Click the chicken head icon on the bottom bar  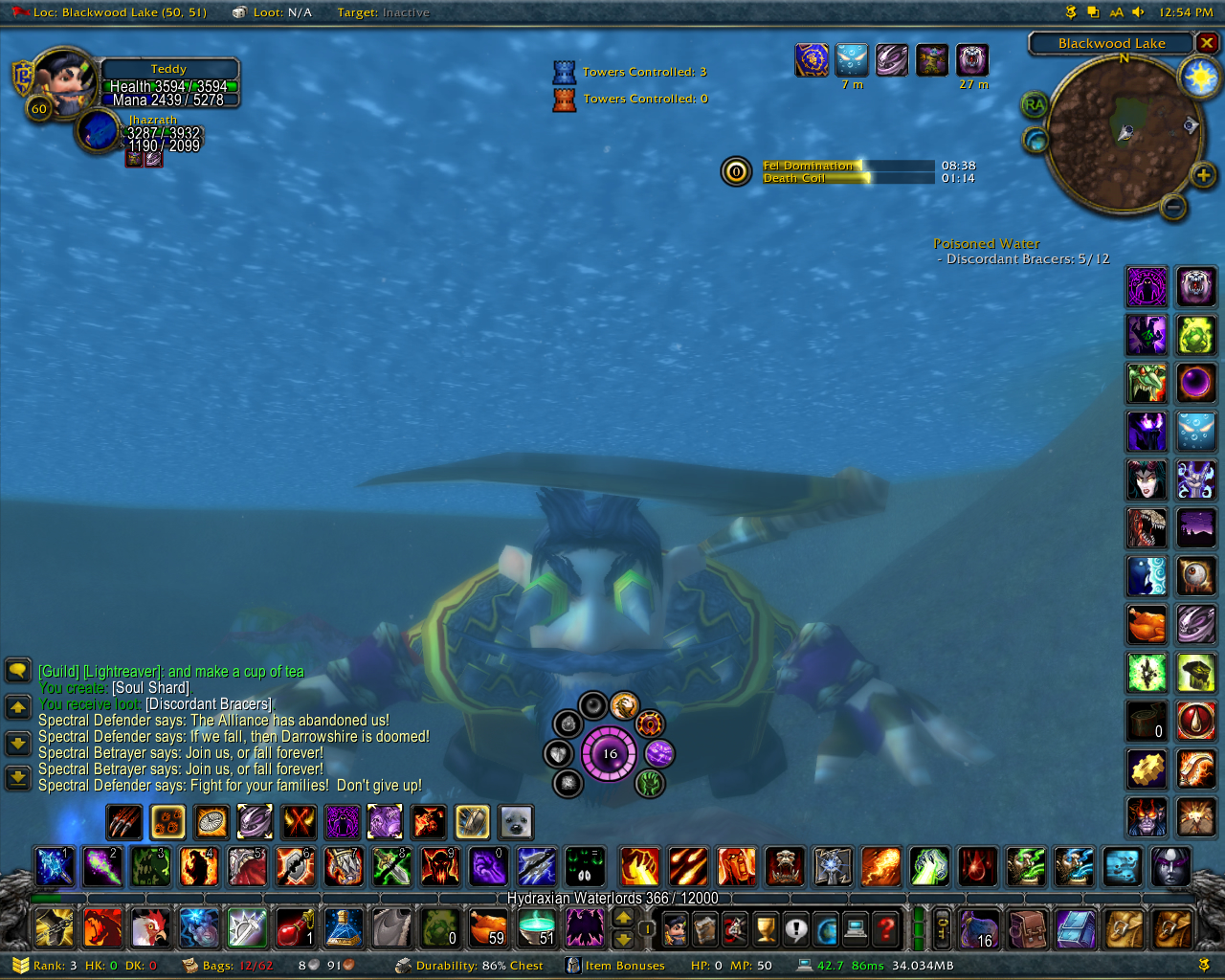click(150, 927)
